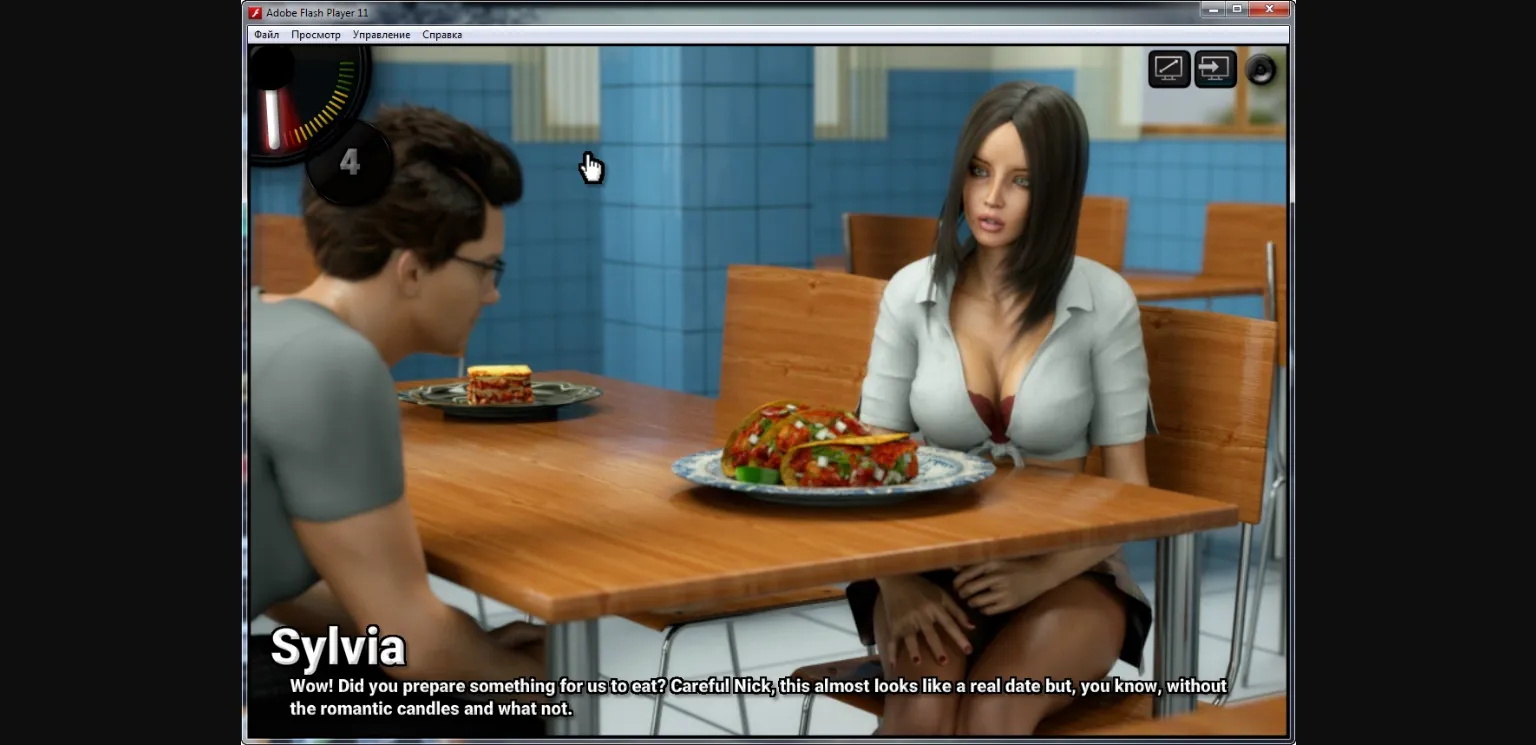
Task: Open the Управление dropdown menu
Action: (381, 33)
